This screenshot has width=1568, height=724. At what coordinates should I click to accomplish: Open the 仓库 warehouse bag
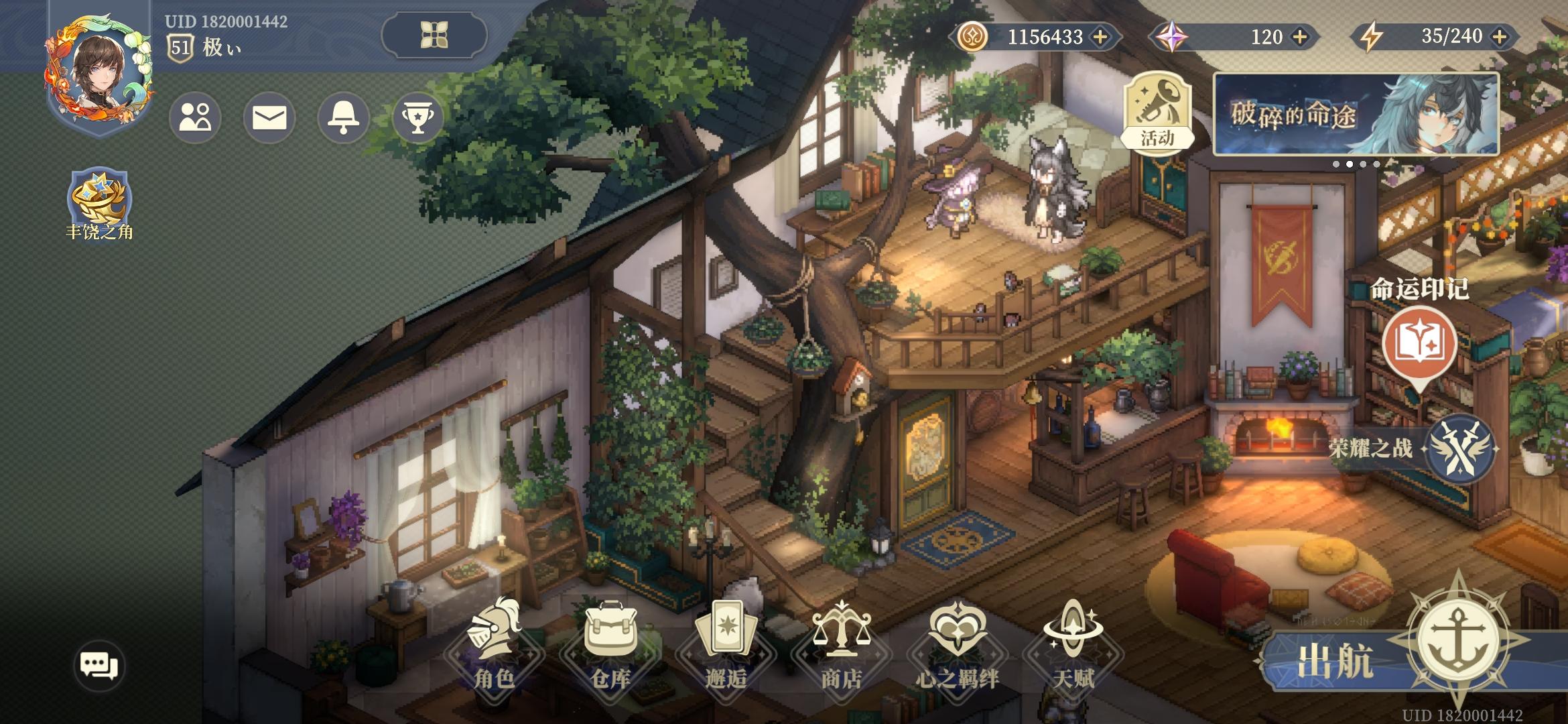click(x=610, y=647)
